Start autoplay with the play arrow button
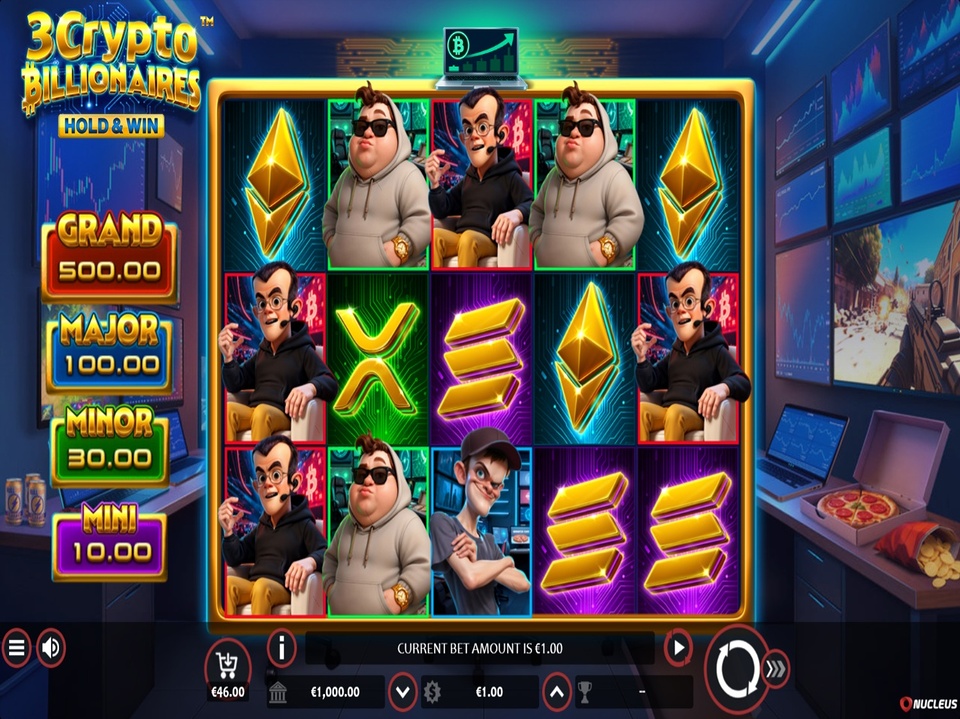The image size is (960, 719). [x=678, y=648]
